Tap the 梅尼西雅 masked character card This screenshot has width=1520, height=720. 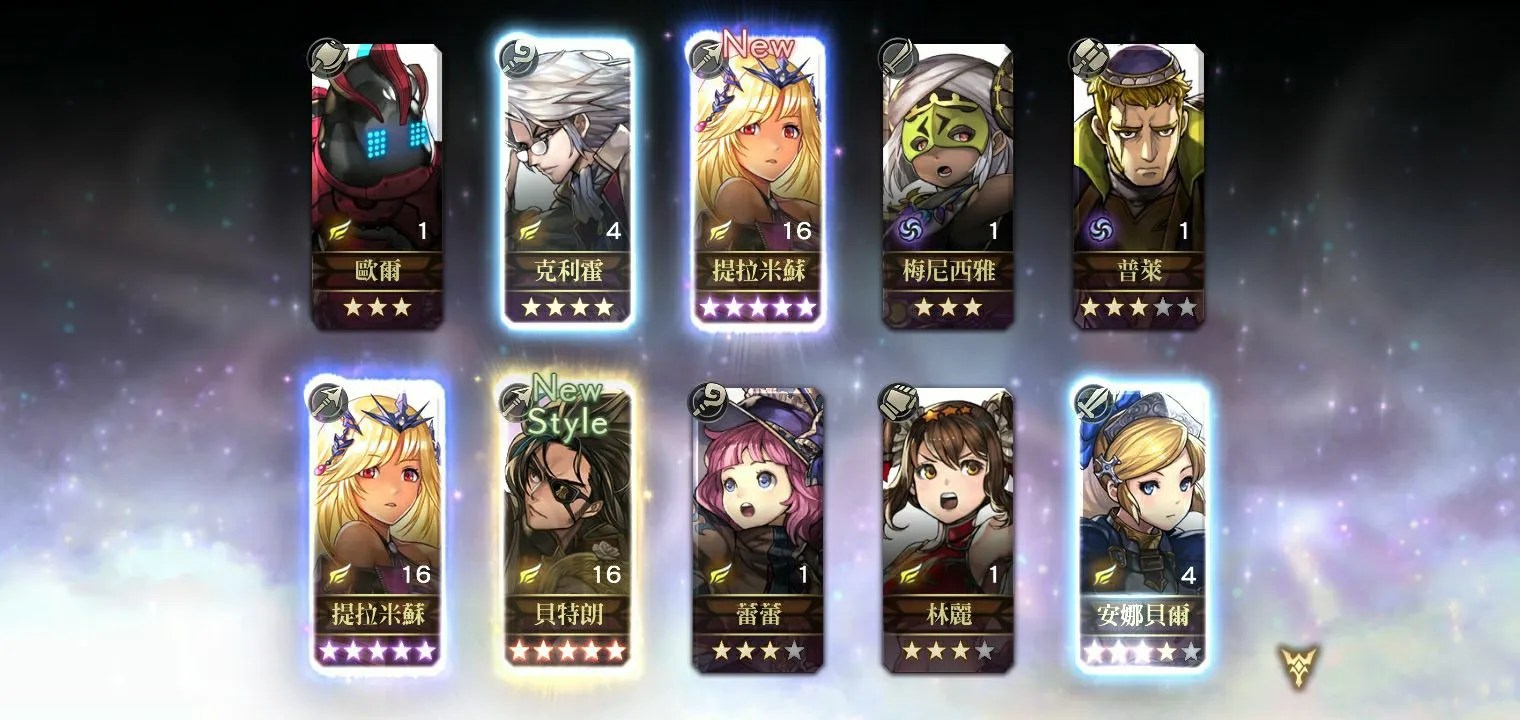click(948, 185)
